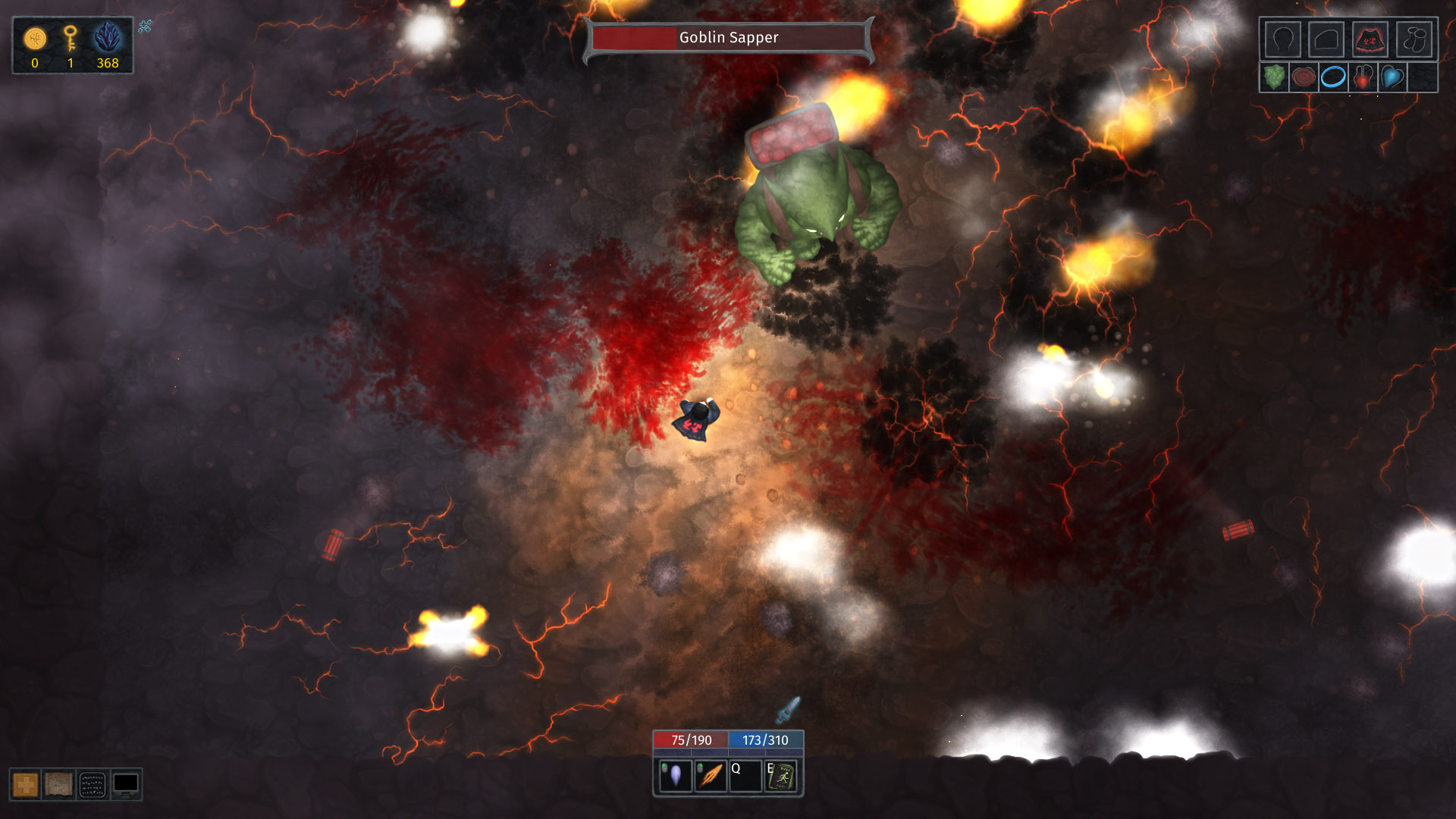Click the snowflake icon beside the currency panel

[145, 27]
